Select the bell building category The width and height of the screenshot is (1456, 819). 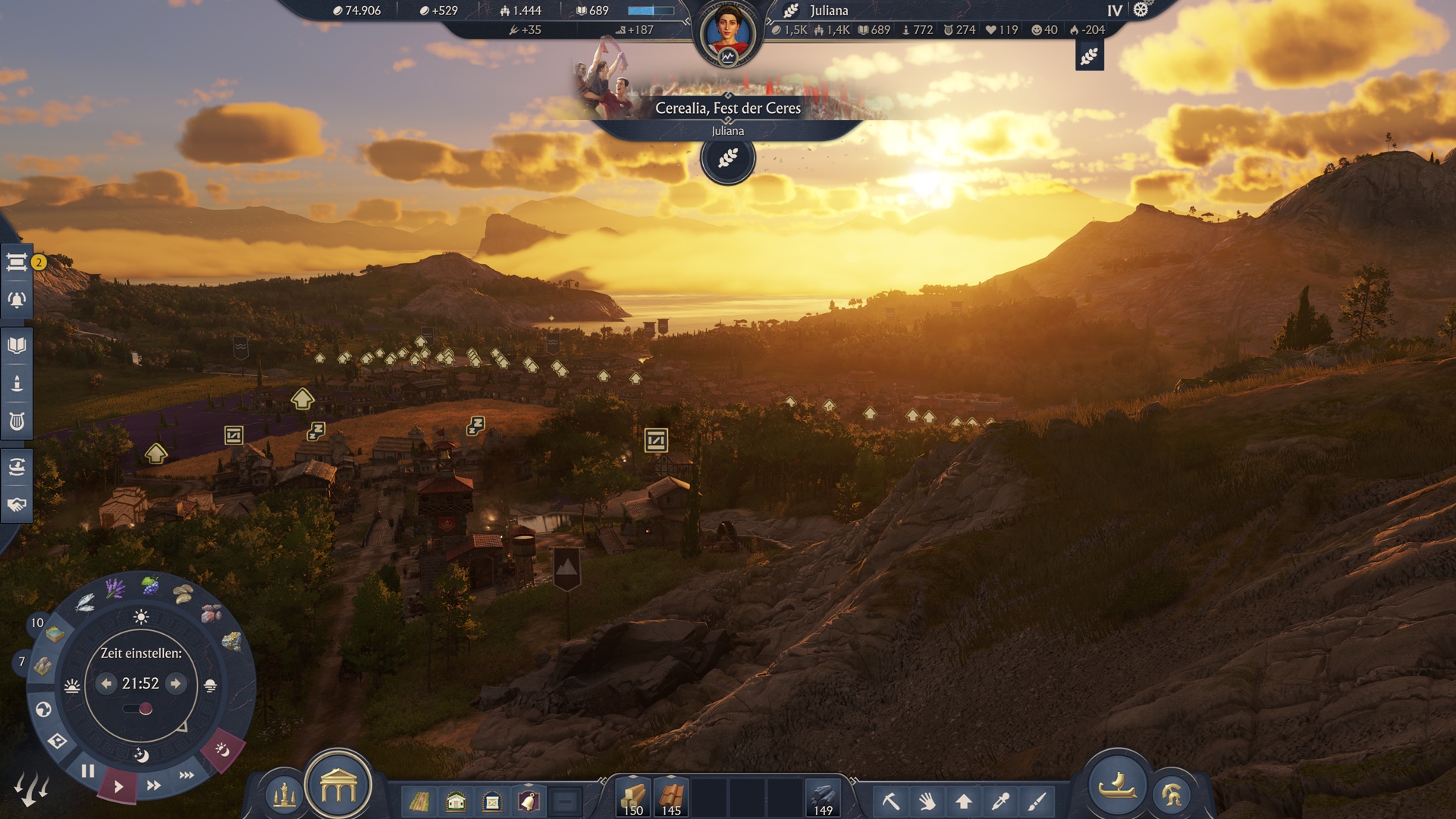click(x=529, y=802)
